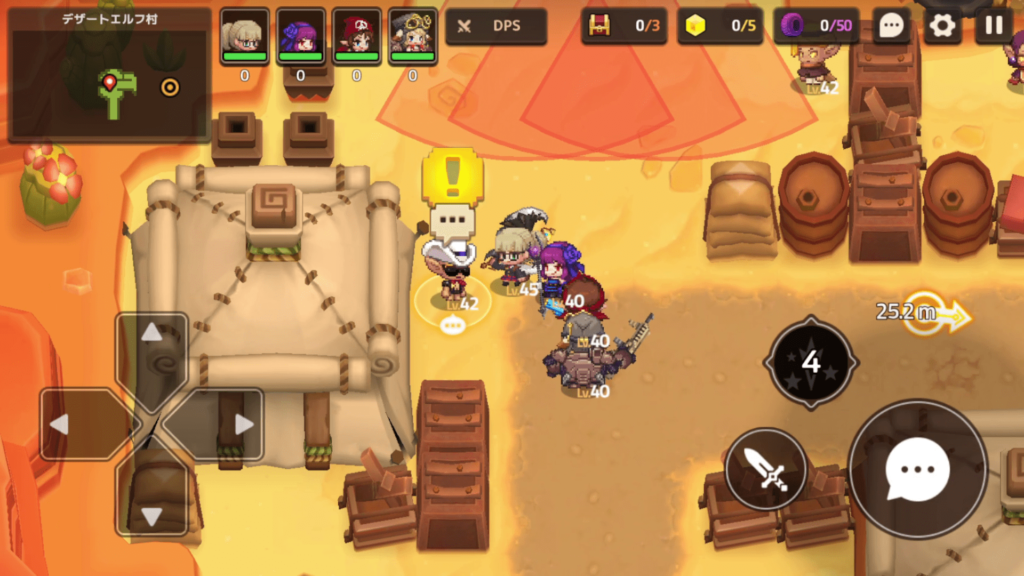Open the Desert Elf Village minimap

coord(109,78)
